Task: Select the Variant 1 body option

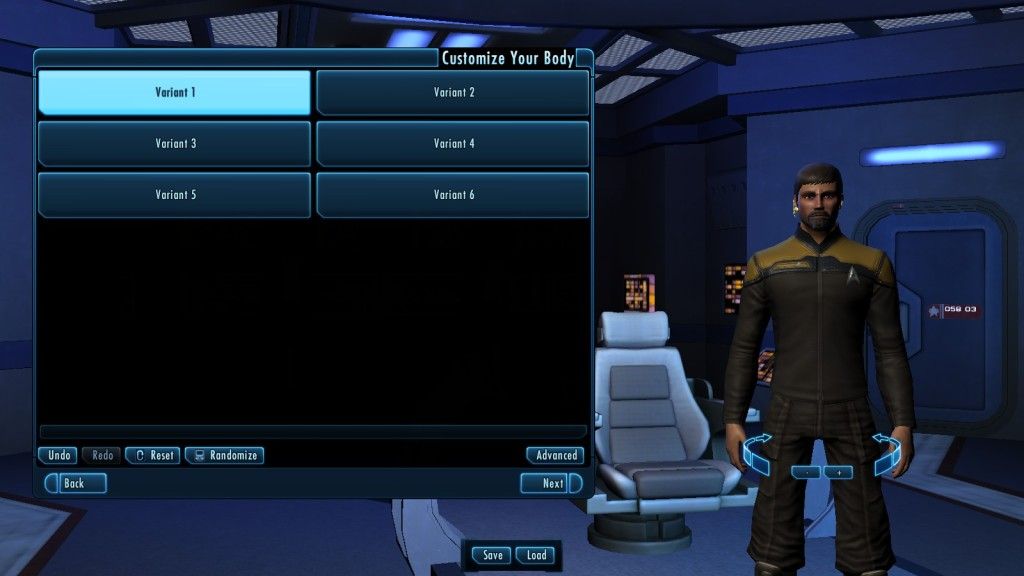Action: click(174, 93)
